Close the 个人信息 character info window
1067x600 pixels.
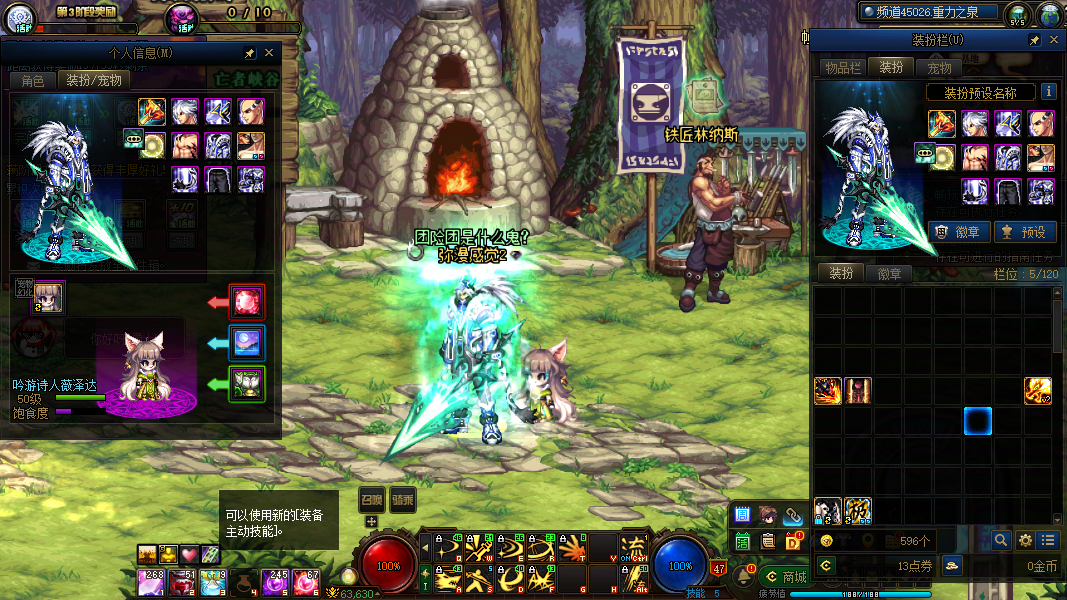point(268,53)
